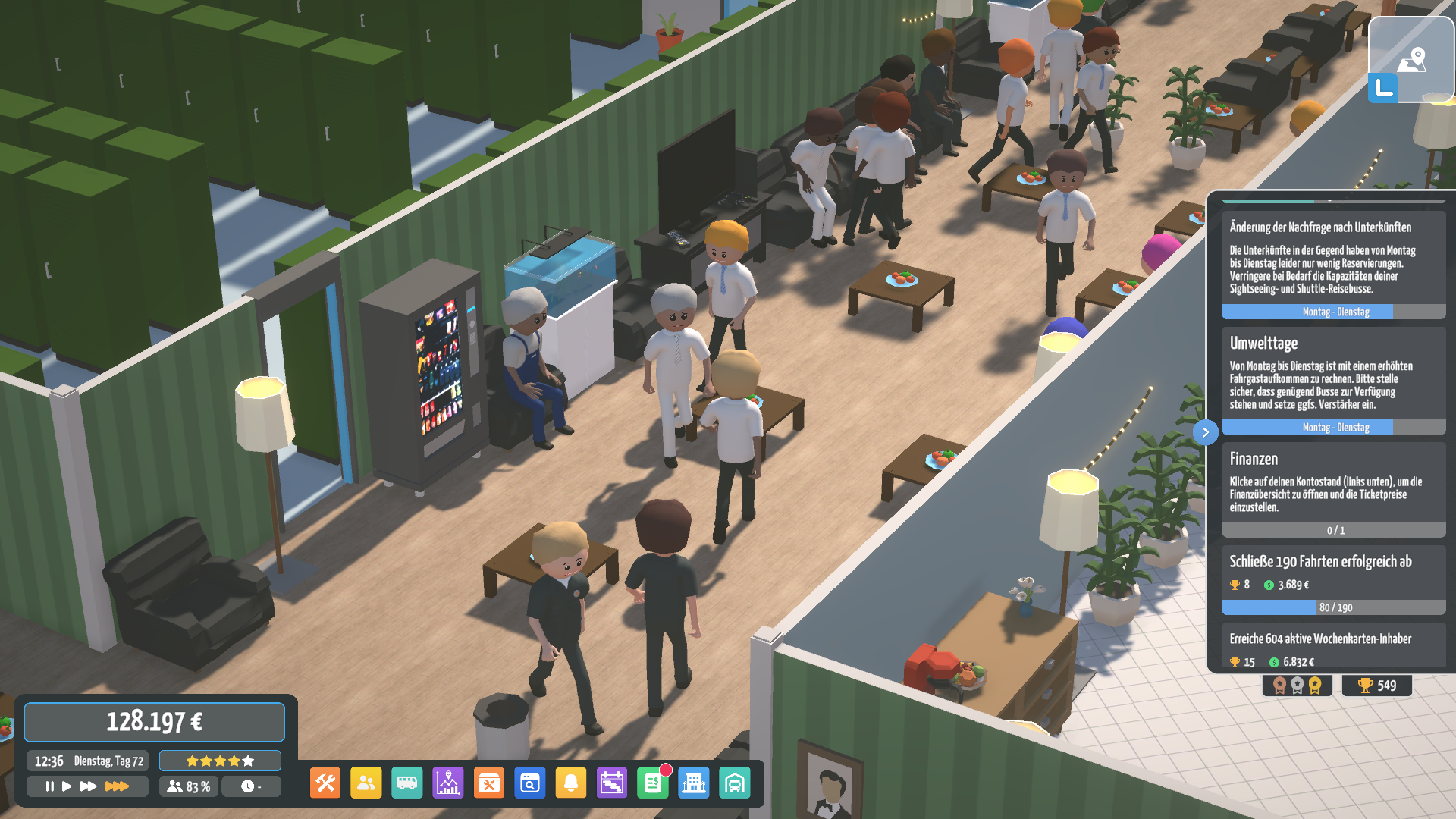The height and width of the screenshot is (819, 1456).
Task: Open the purple schedule planner
Action: (x=612, y=783)
